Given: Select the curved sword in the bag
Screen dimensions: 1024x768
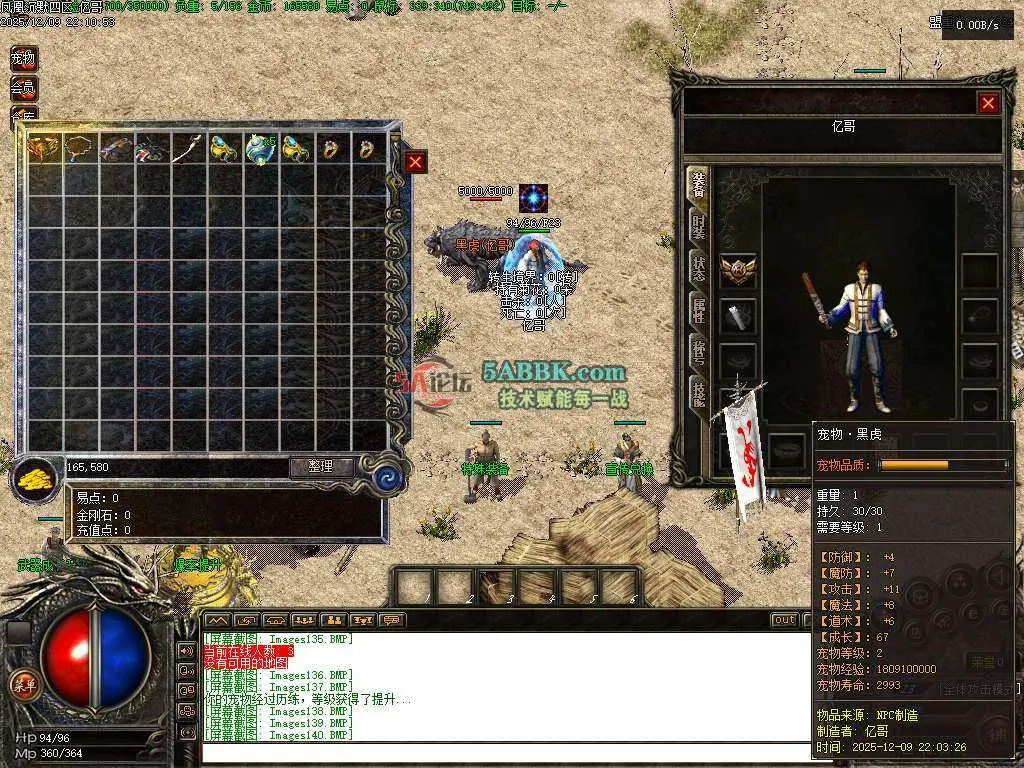Looking at the screenshot, I should [188, 149].
